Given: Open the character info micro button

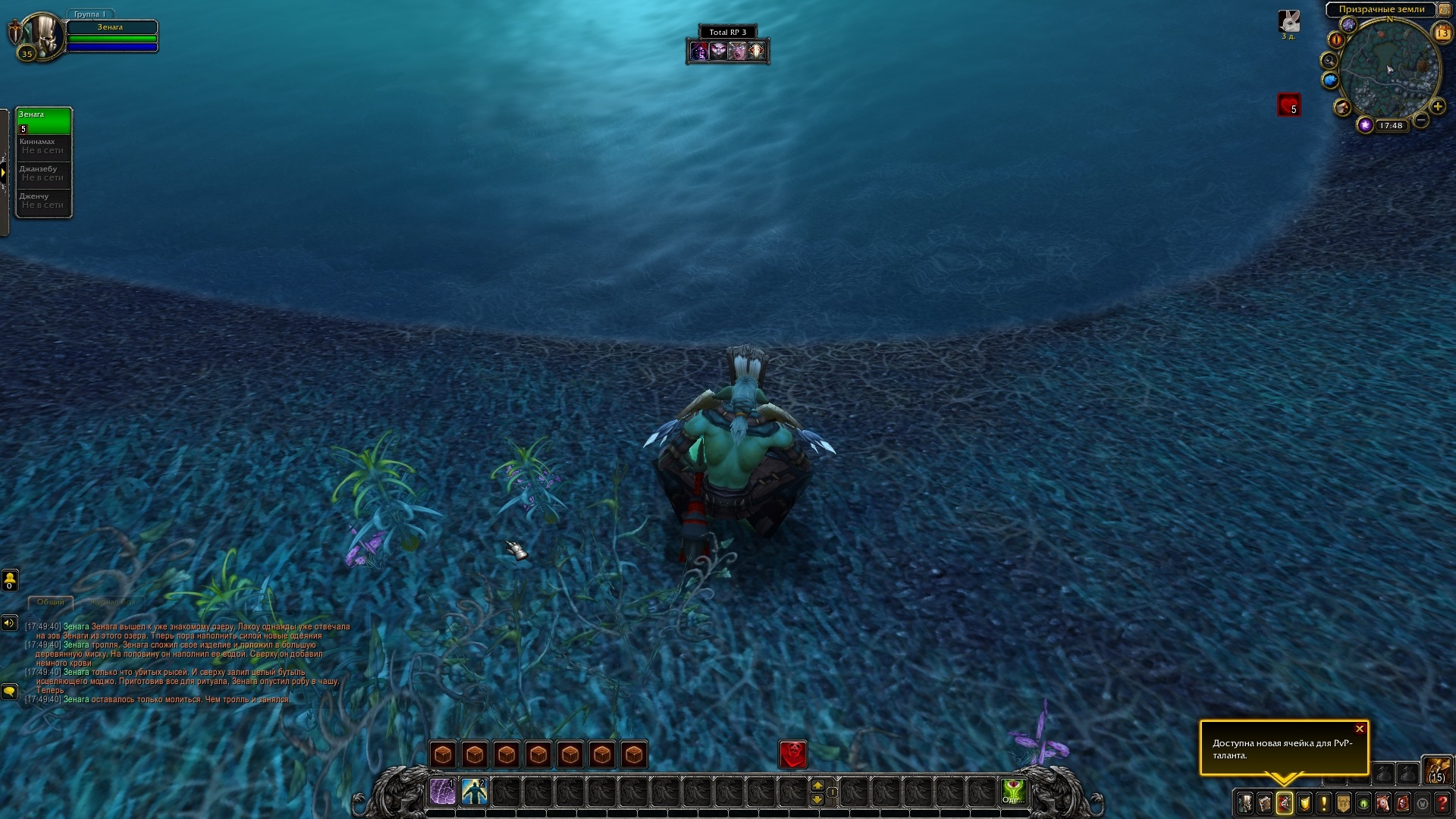Looking at the screenshot, I should pyautogui.click(x=1245, y=802).
